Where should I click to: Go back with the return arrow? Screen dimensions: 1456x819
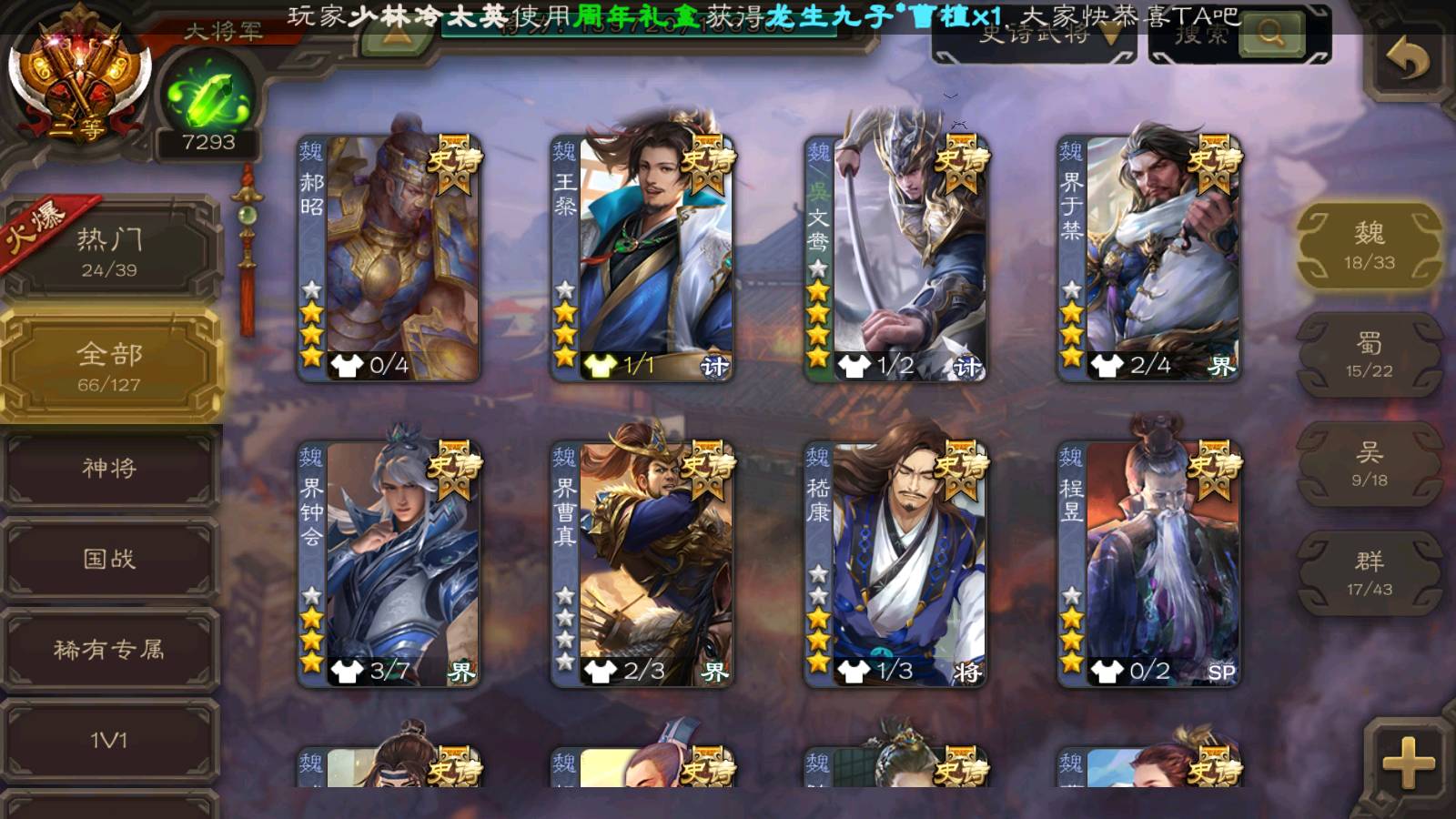(1407, 61)
